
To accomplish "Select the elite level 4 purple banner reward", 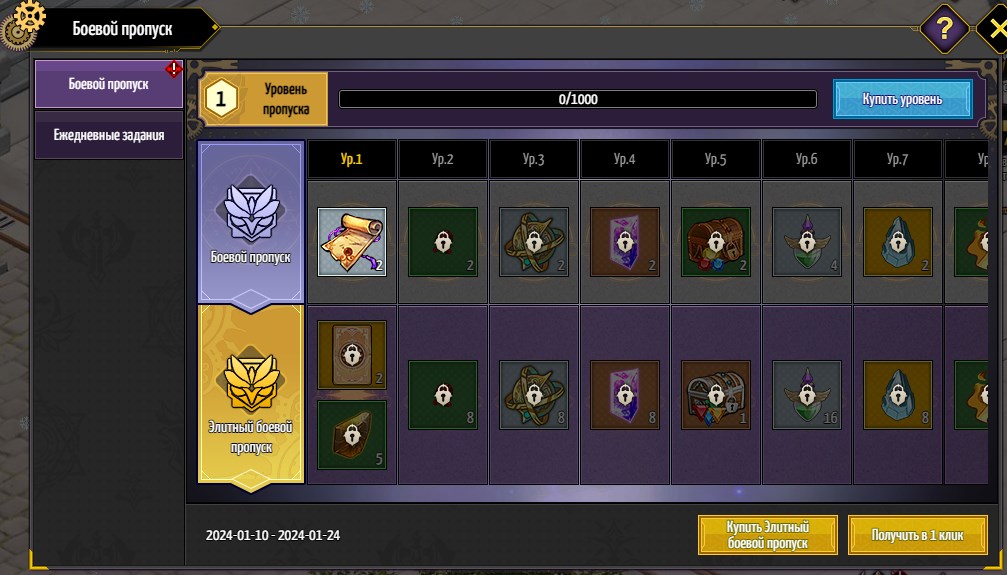I will tap(624, 395).
